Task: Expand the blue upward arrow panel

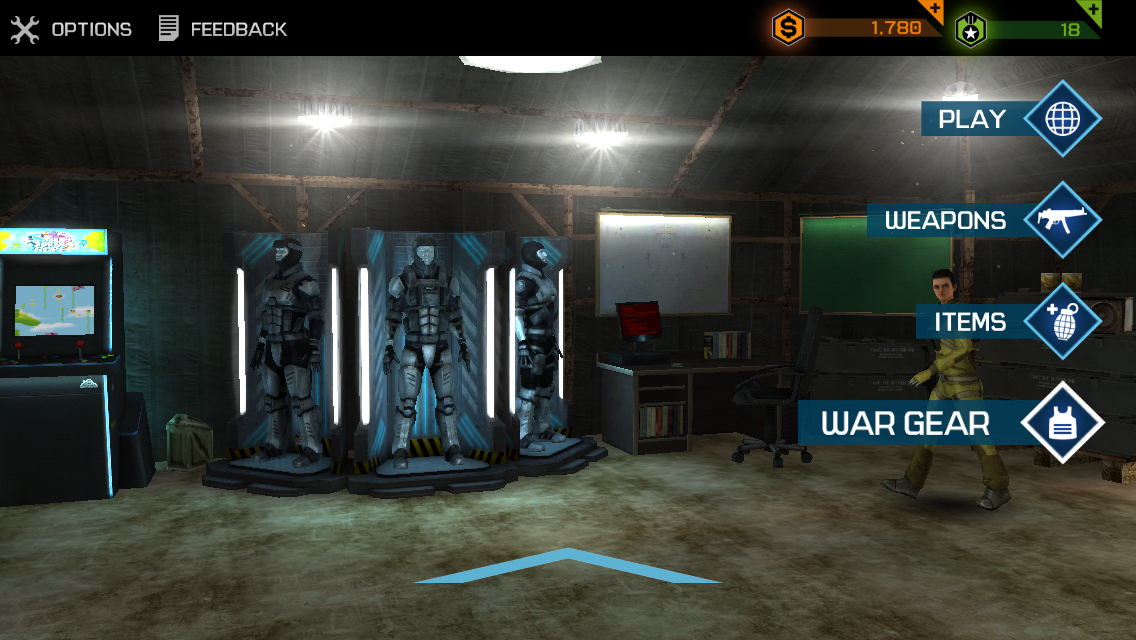Action: pos(567,566)
